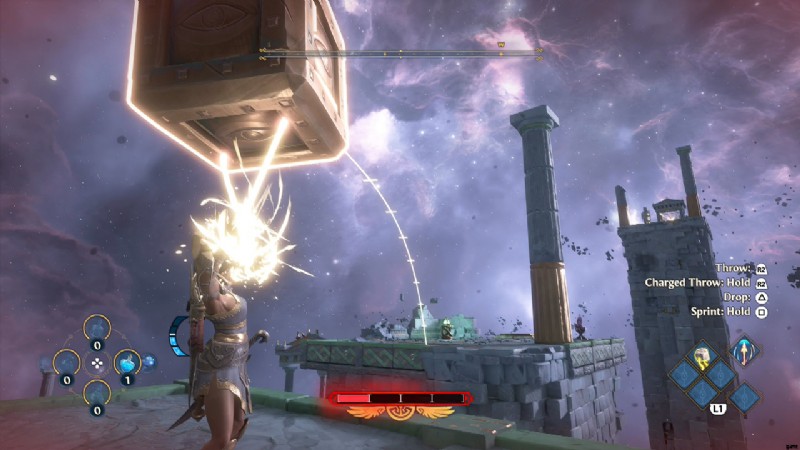Image resolution: width=800 pixels, height=450 pixels.
Task: Activate the glowing arrow ability icon
Action: (x=744, y=351)
